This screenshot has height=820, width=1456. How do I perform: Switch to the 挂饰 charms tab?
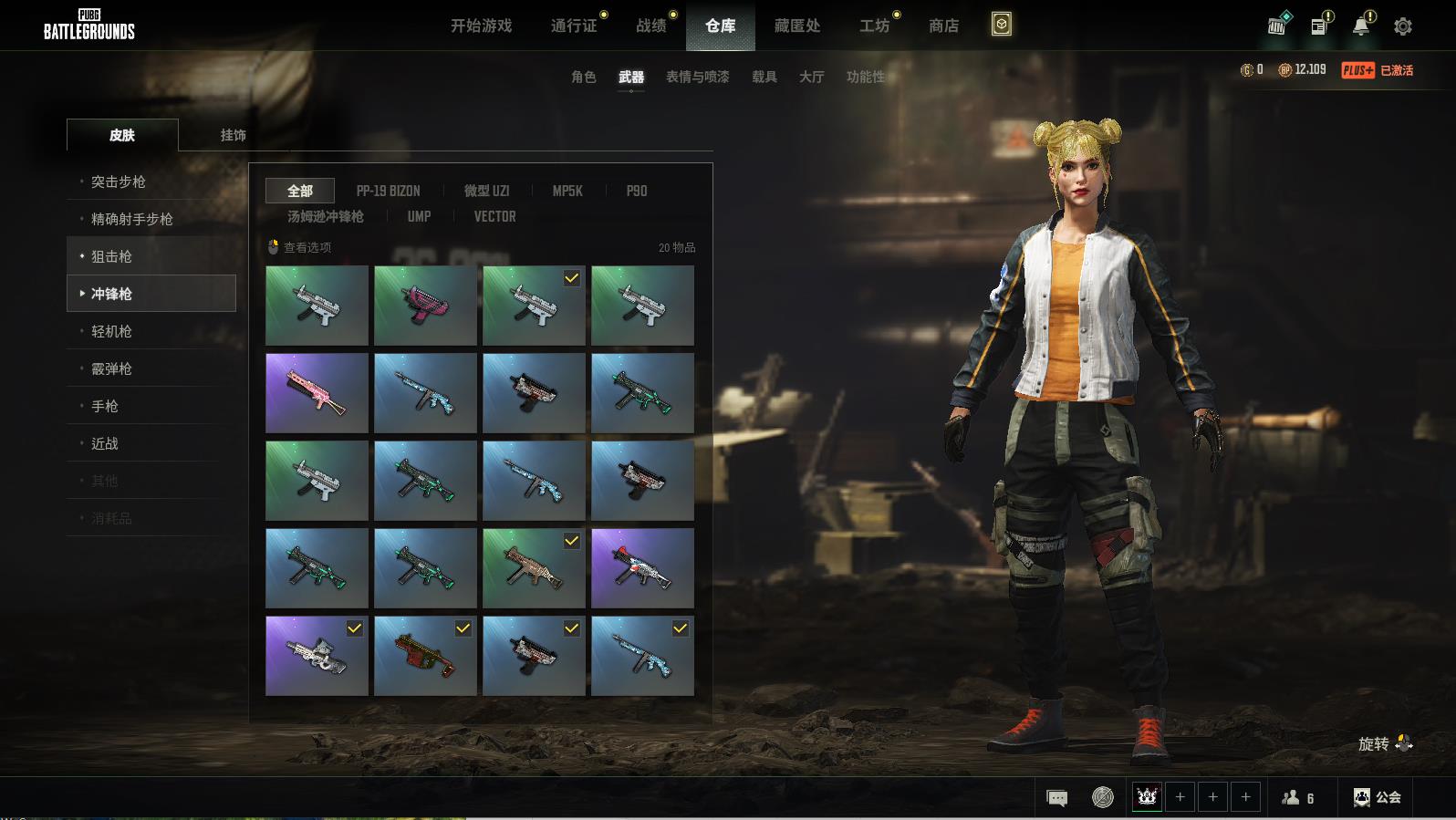pyautogui.click(x=233, y=135)
